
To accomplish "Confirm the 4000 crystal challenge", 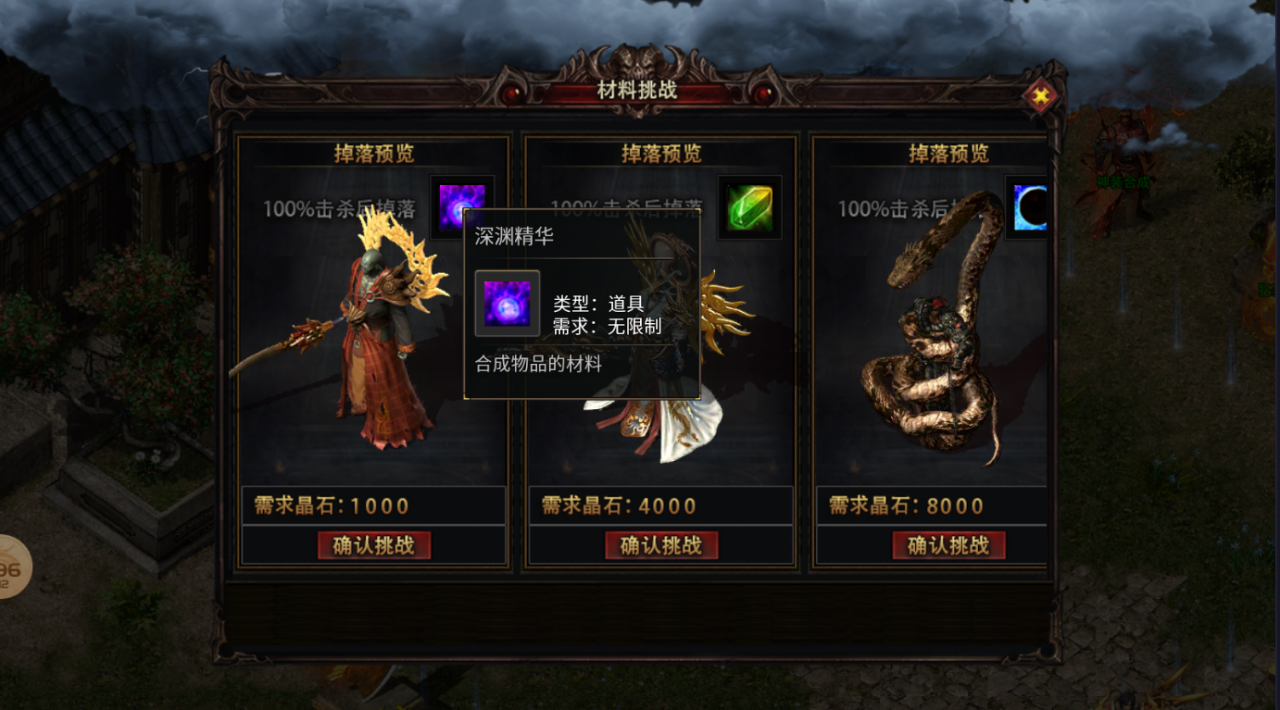I will point(661,545).
